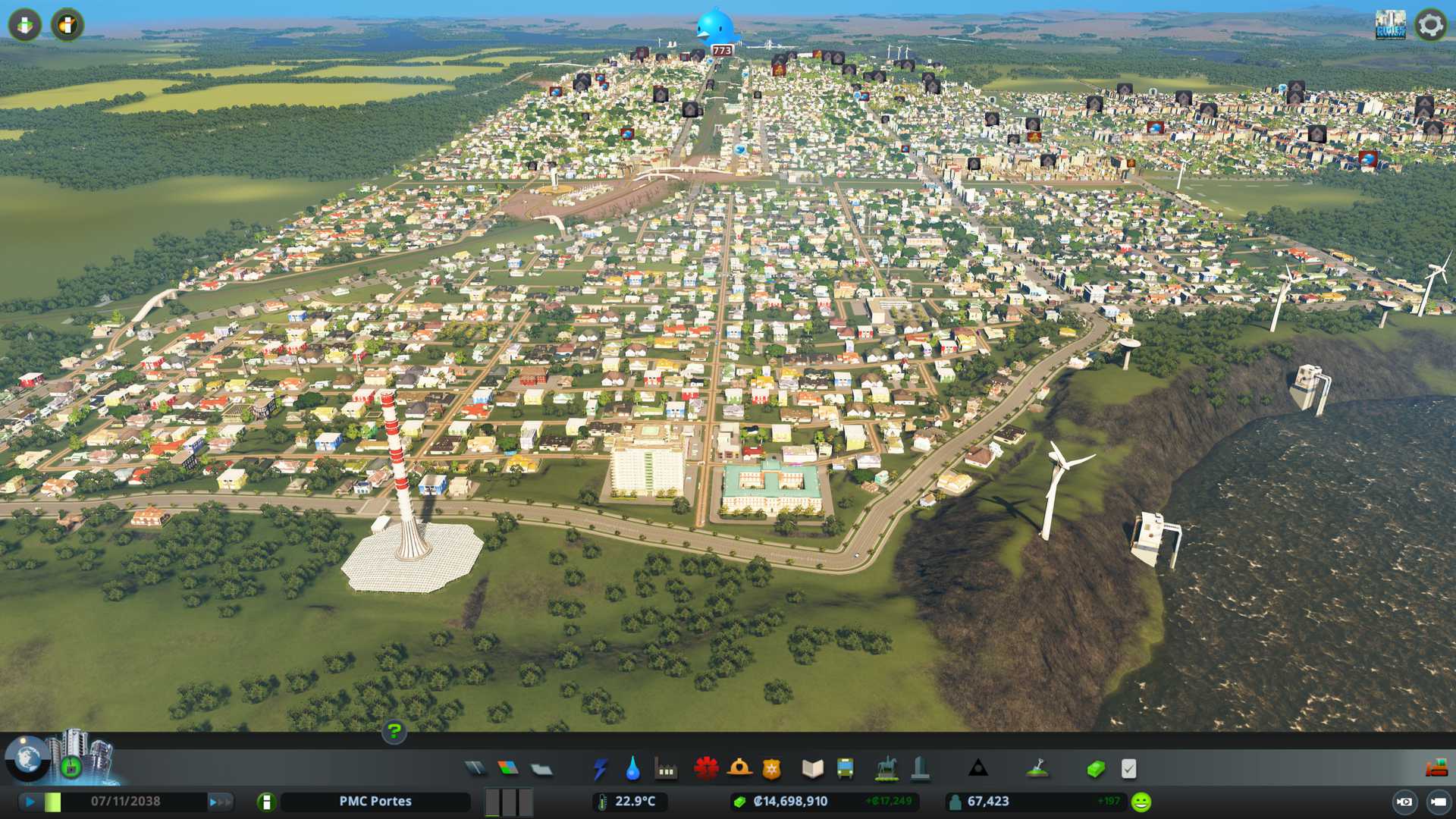Open the Parks statue menu
This screenshot has width=1456, height=819.
(886, 769)
